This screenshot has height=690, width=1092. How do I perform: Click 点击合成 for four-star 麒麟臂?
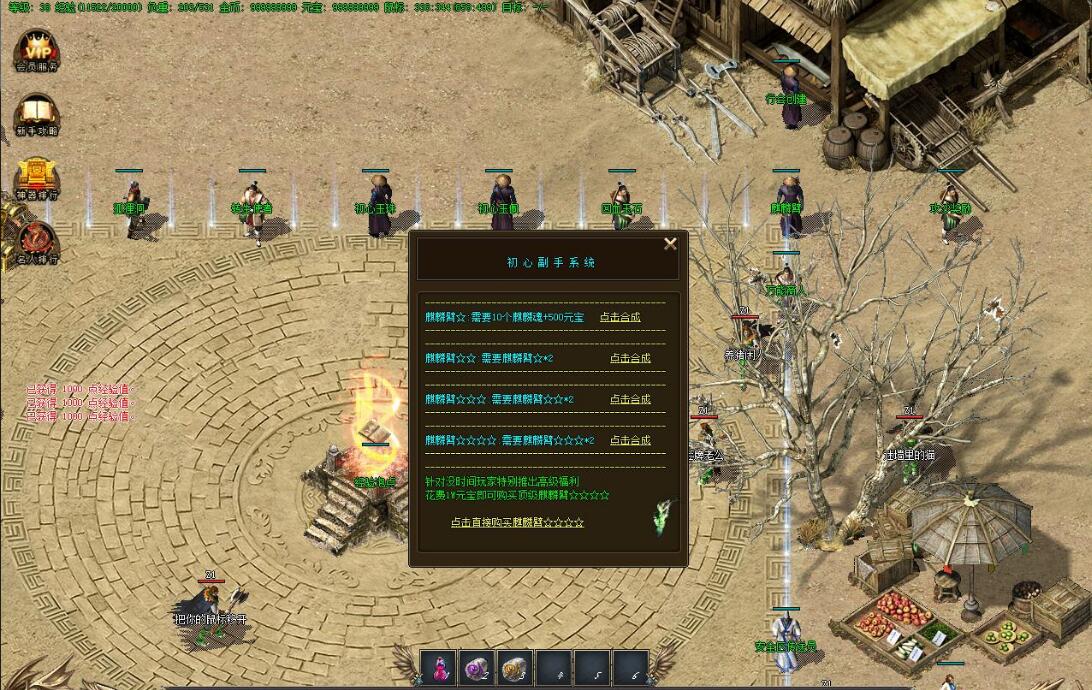630,440
